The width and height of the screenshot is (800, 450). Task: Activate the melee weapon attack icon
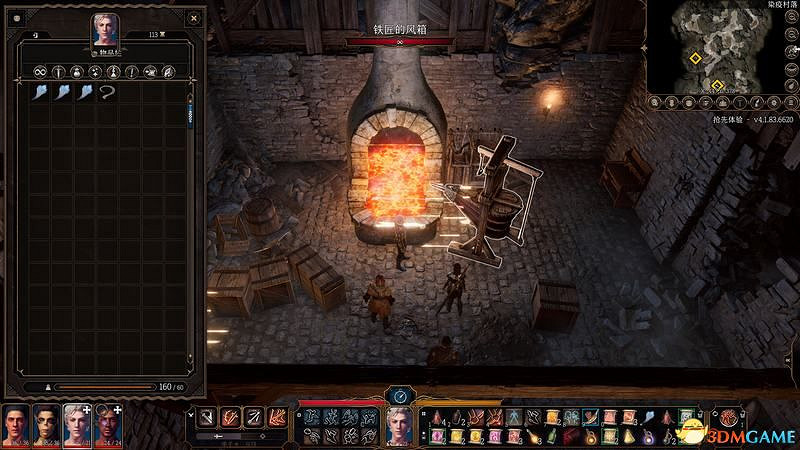pos(205,418)
